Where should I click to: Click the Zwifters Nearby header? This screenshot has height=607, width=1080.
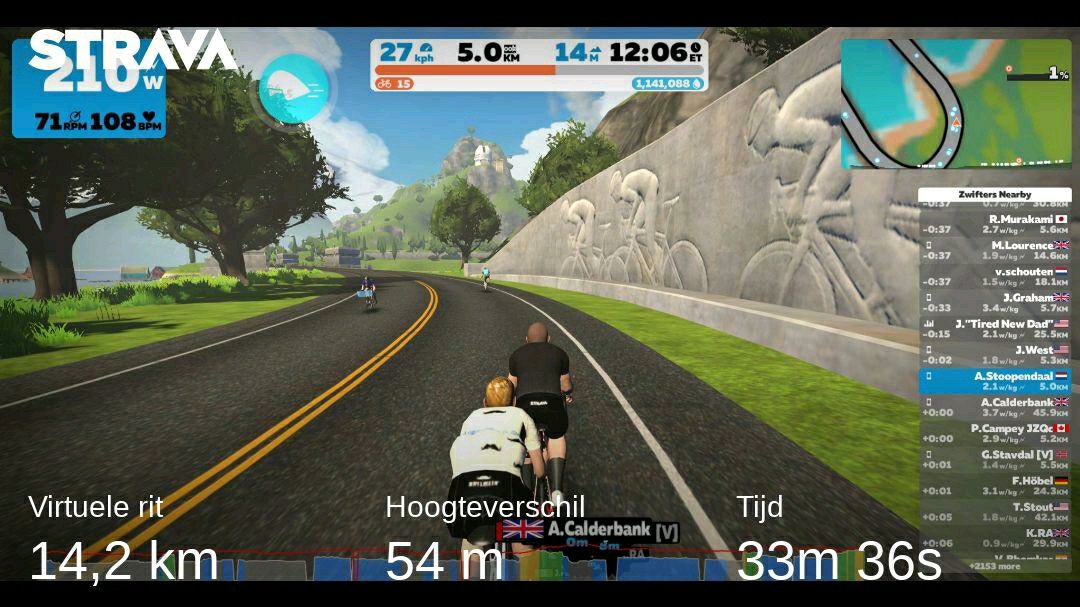coord(994,194)
